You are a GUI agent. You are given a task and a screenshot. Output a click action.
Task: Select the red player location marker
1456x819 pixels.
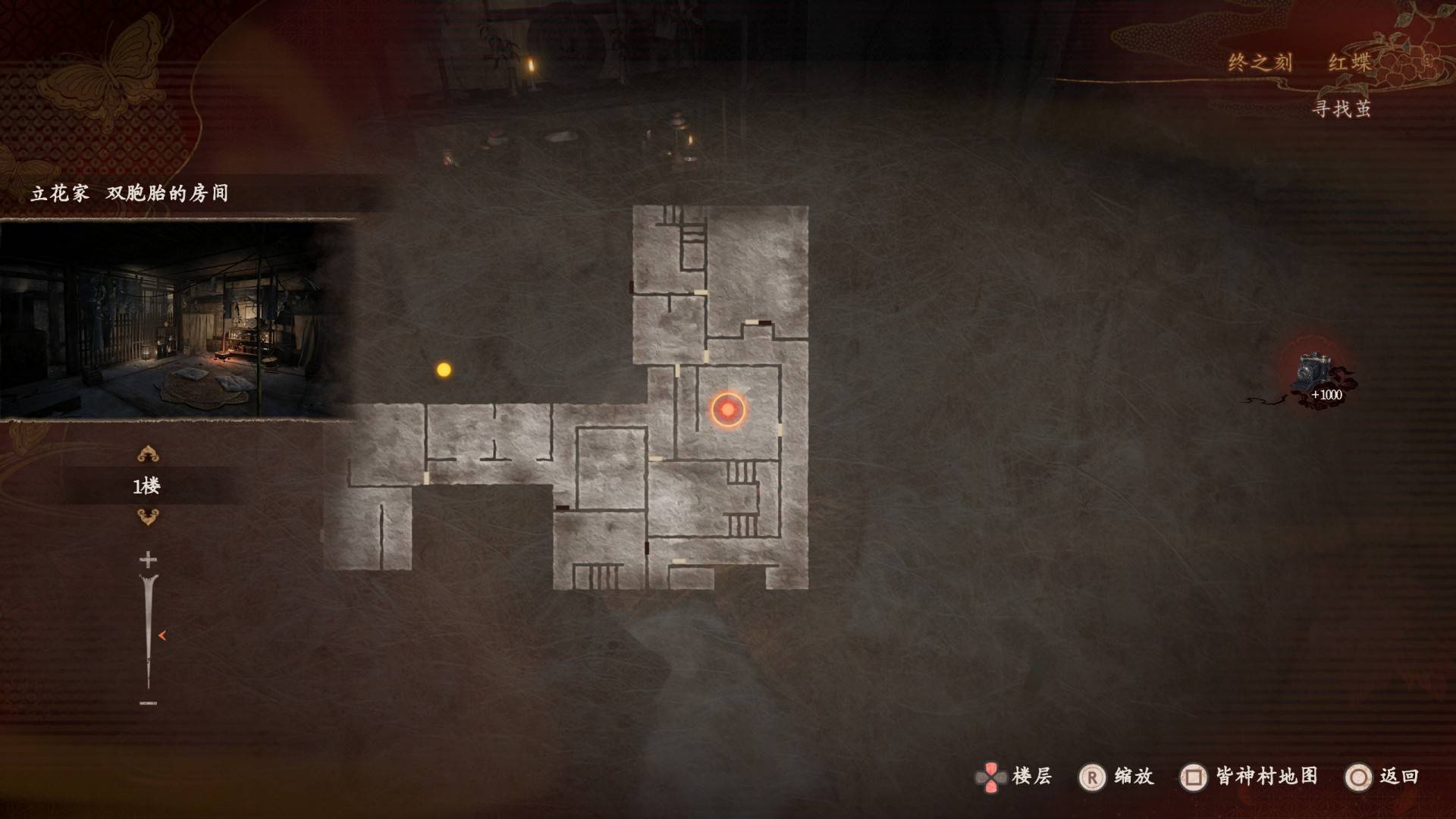(x=728, y=409)
